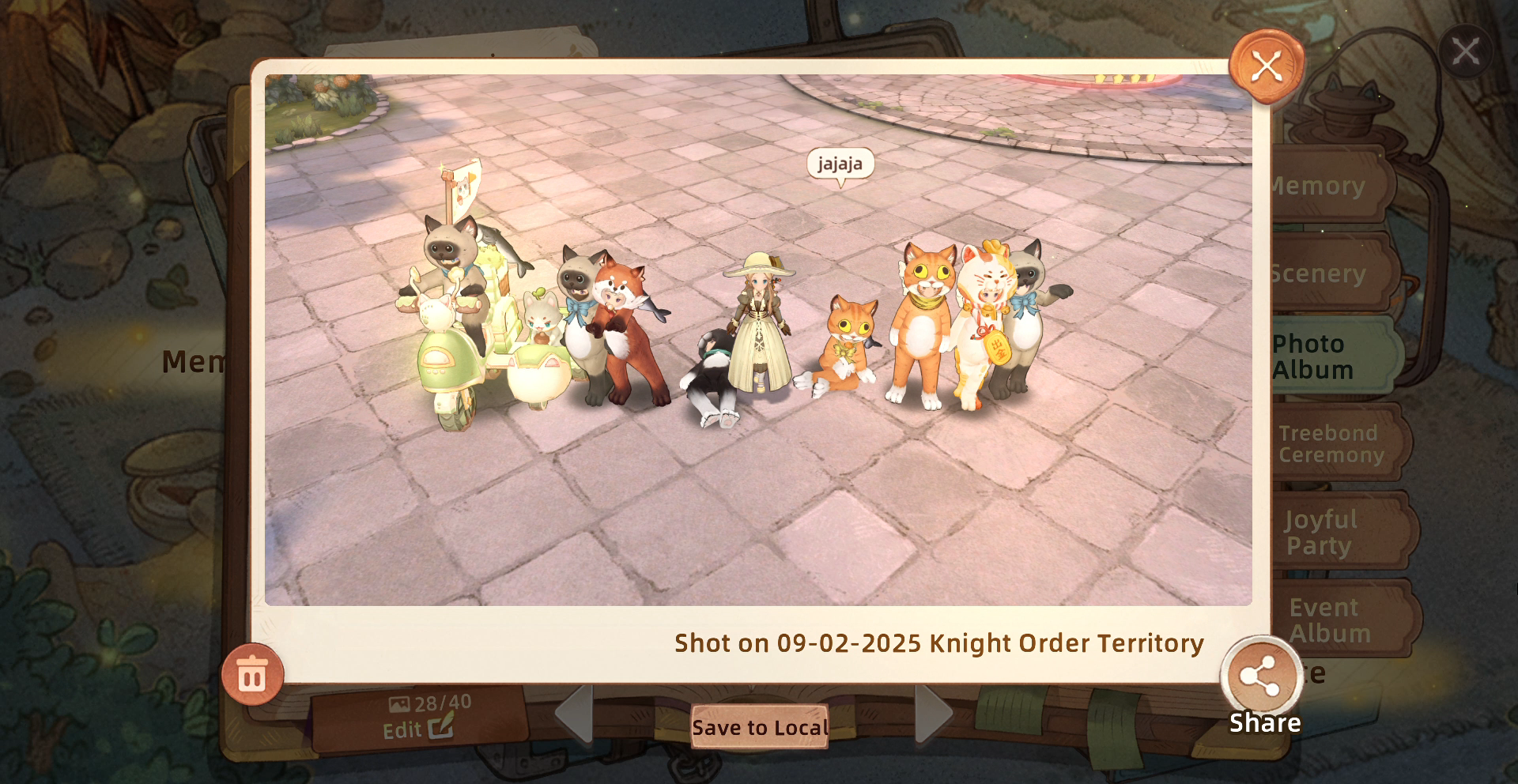Screen dimensions: 1518x784
Task: Close the photo viewer with orange X
Action: pos(1267,66)
